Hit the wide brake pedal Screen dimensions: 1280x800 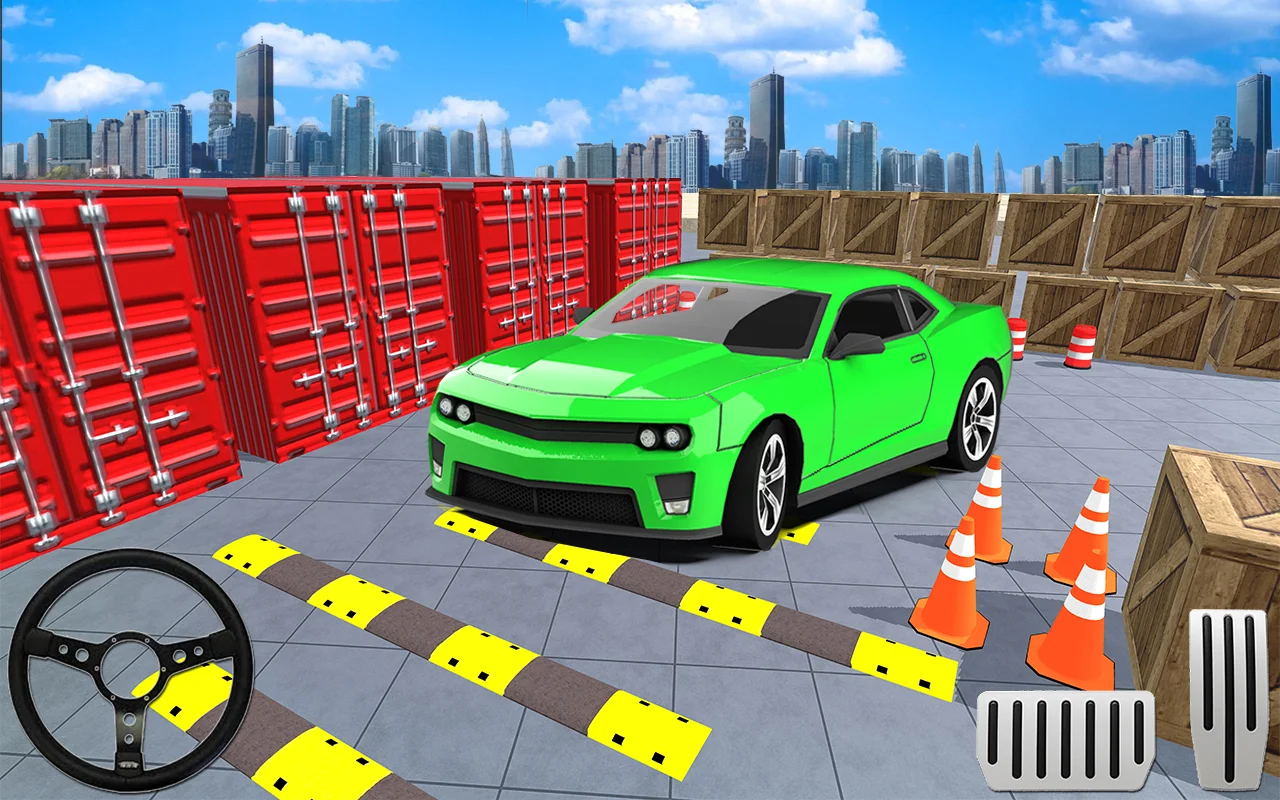(1065, 739)
